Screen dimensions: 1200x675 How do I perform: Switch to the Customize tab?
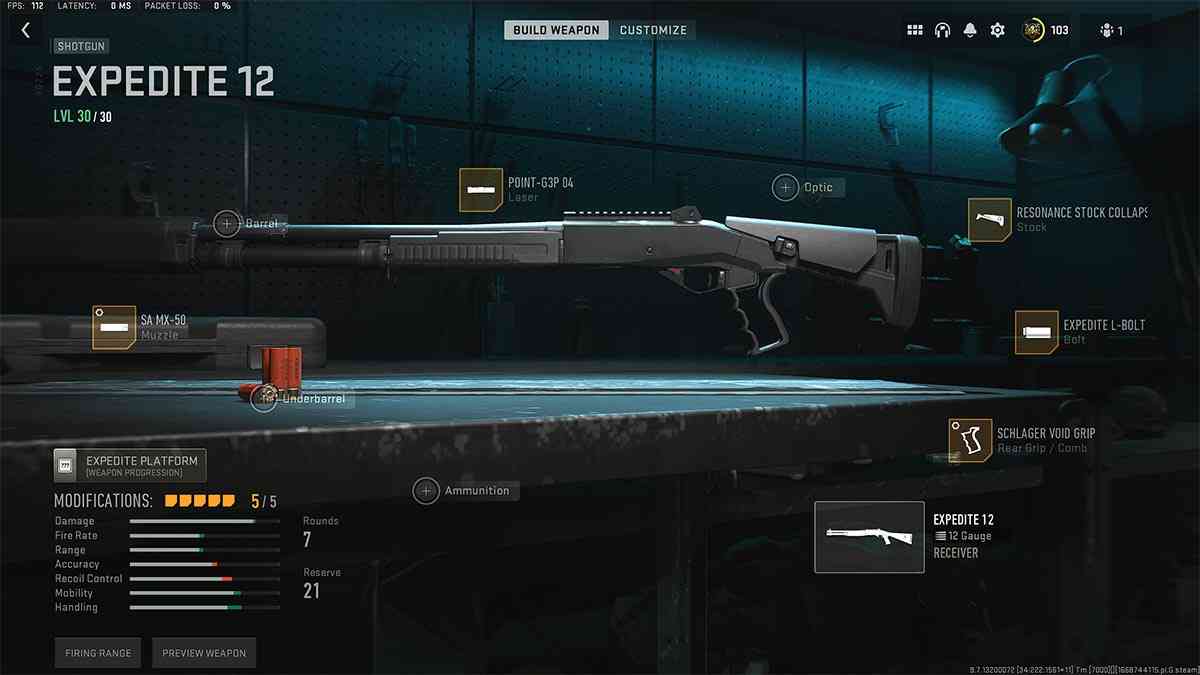pos(653,30)
